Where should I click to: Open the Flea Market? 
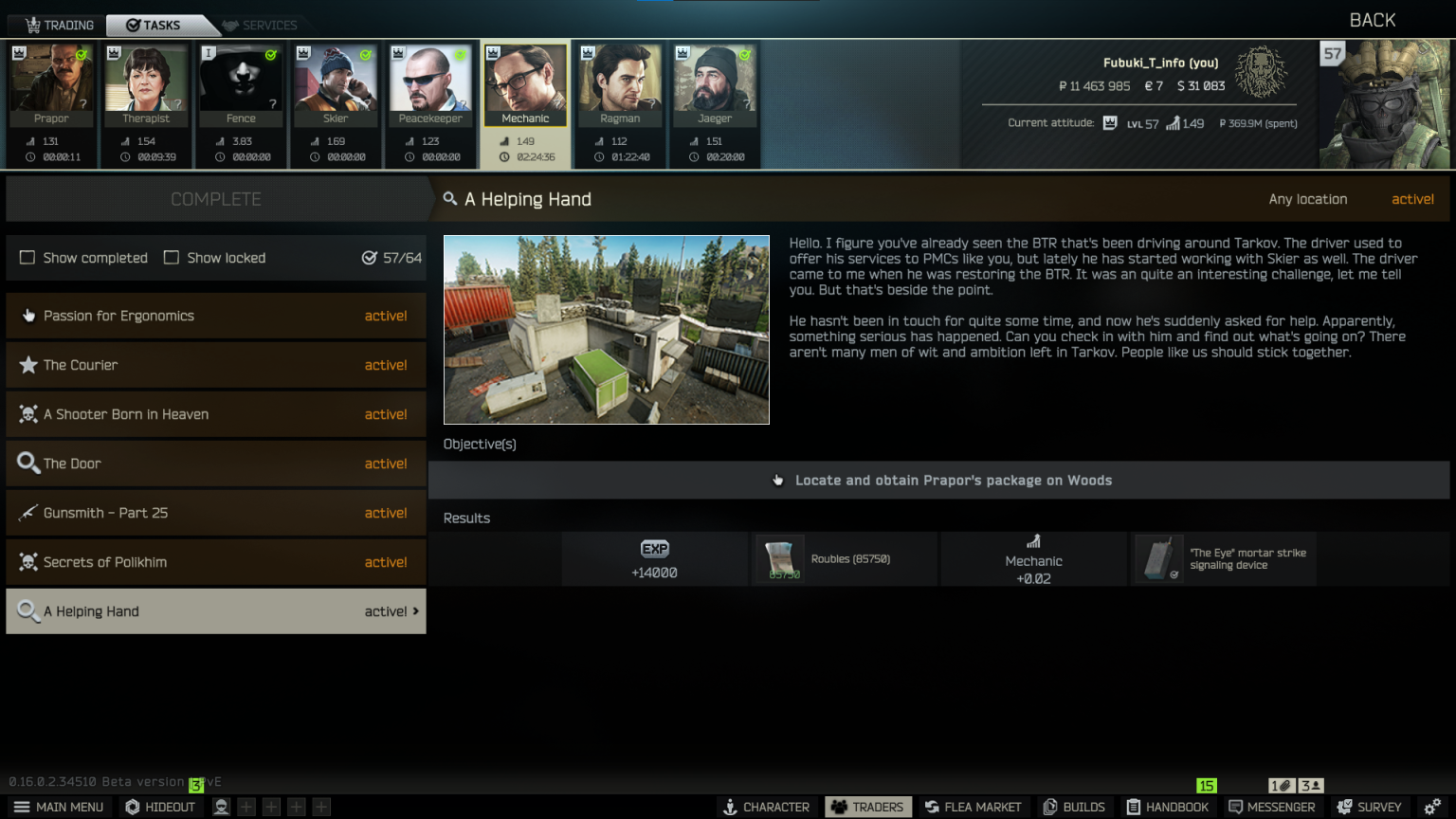pos(974,807)
